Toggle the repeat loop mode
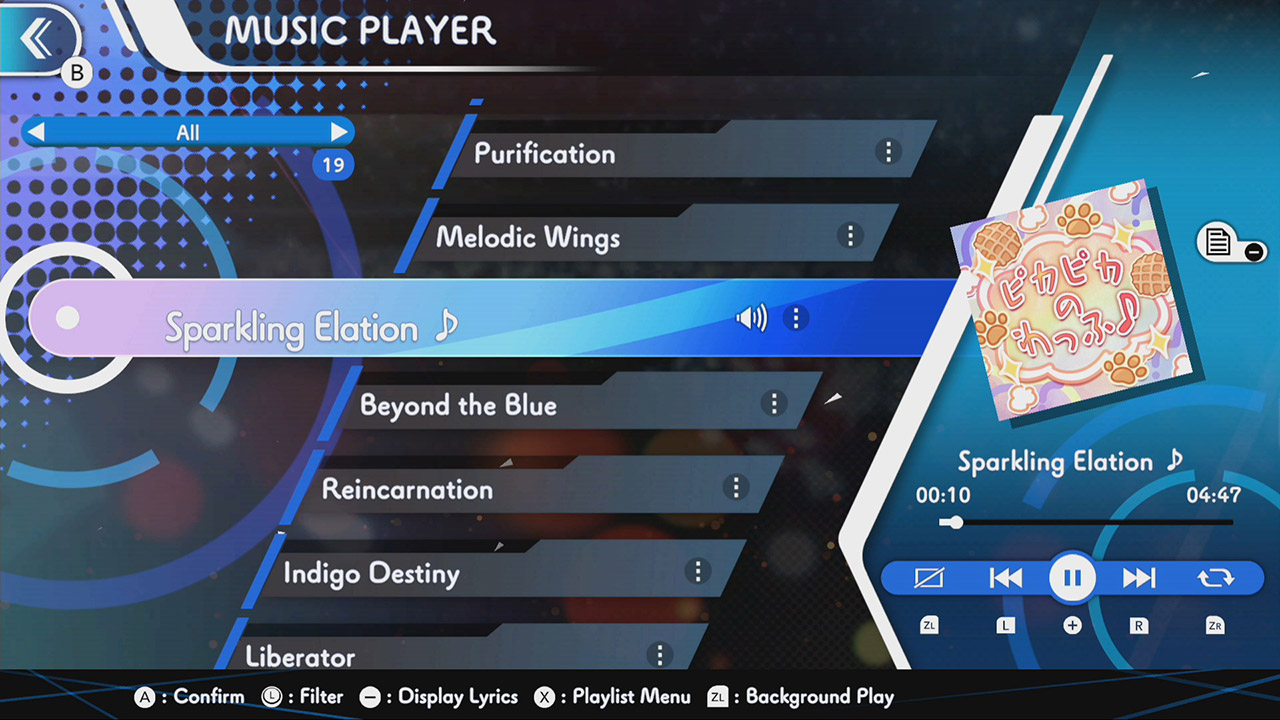The width and height of the screenshot is (1280, 720). point(1215,578)
